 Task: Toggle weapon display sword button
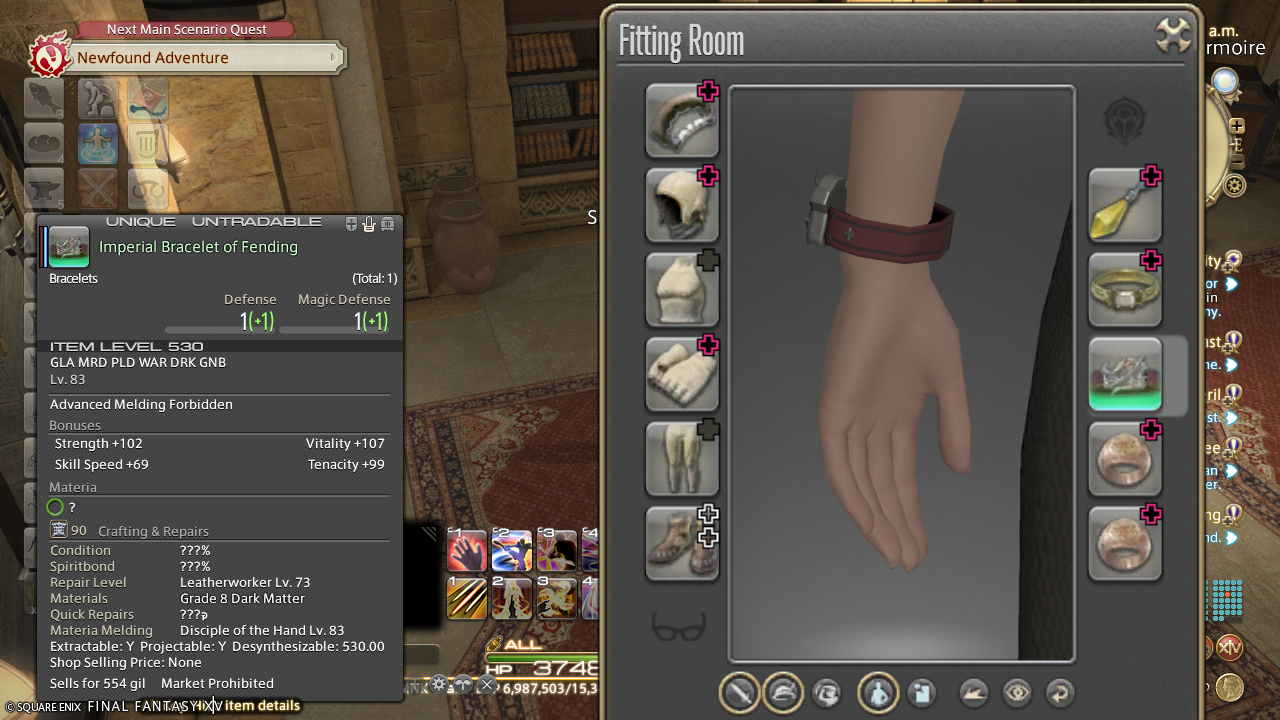pos(740,693)
